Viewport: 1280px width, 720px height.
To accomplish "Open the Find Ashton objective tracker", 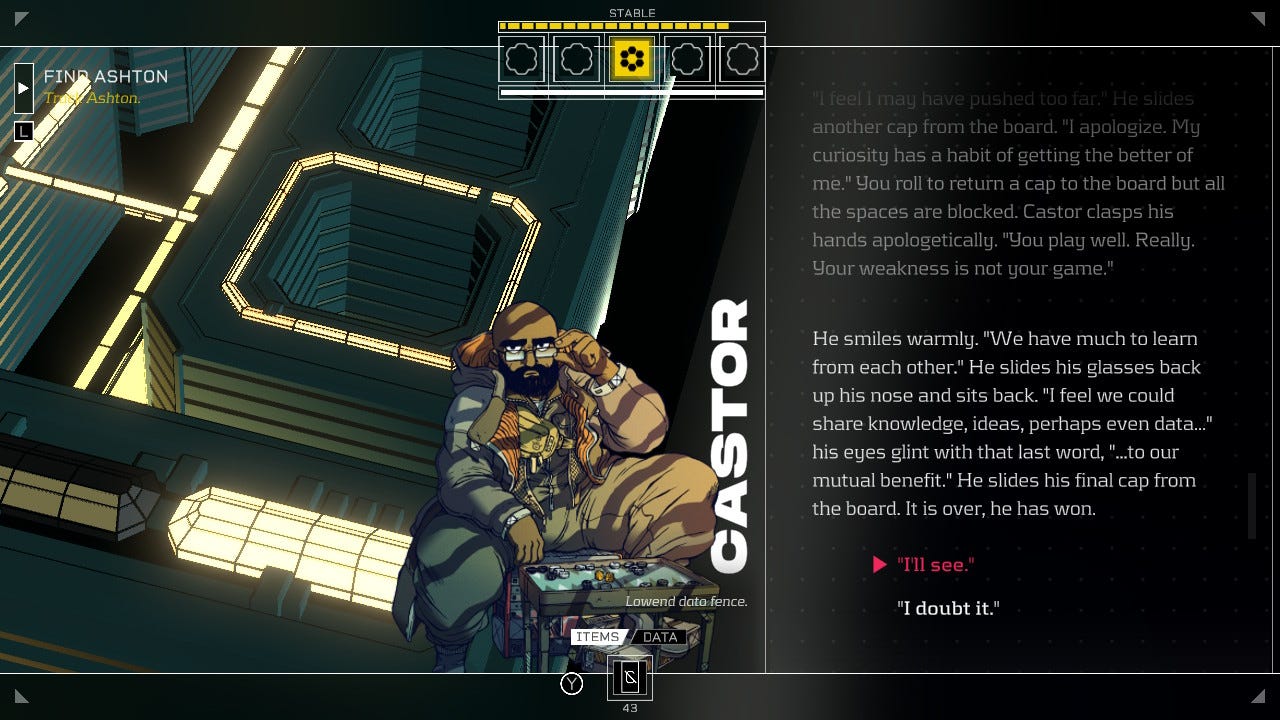I will pos(24,88).
